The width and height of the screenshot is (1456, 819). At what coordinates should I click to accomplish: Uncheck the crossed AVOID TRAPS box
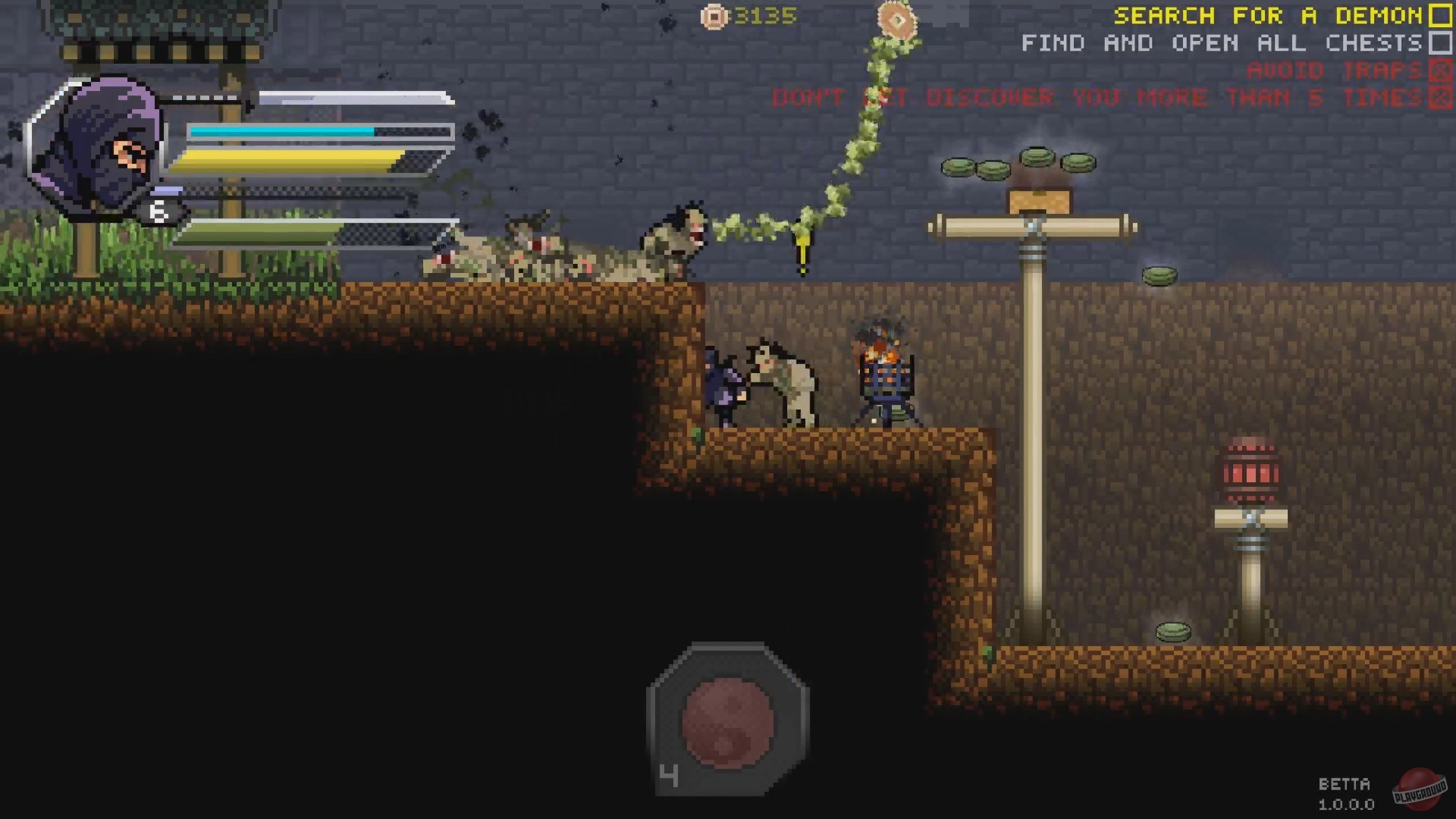click(x=1439, y=71)
